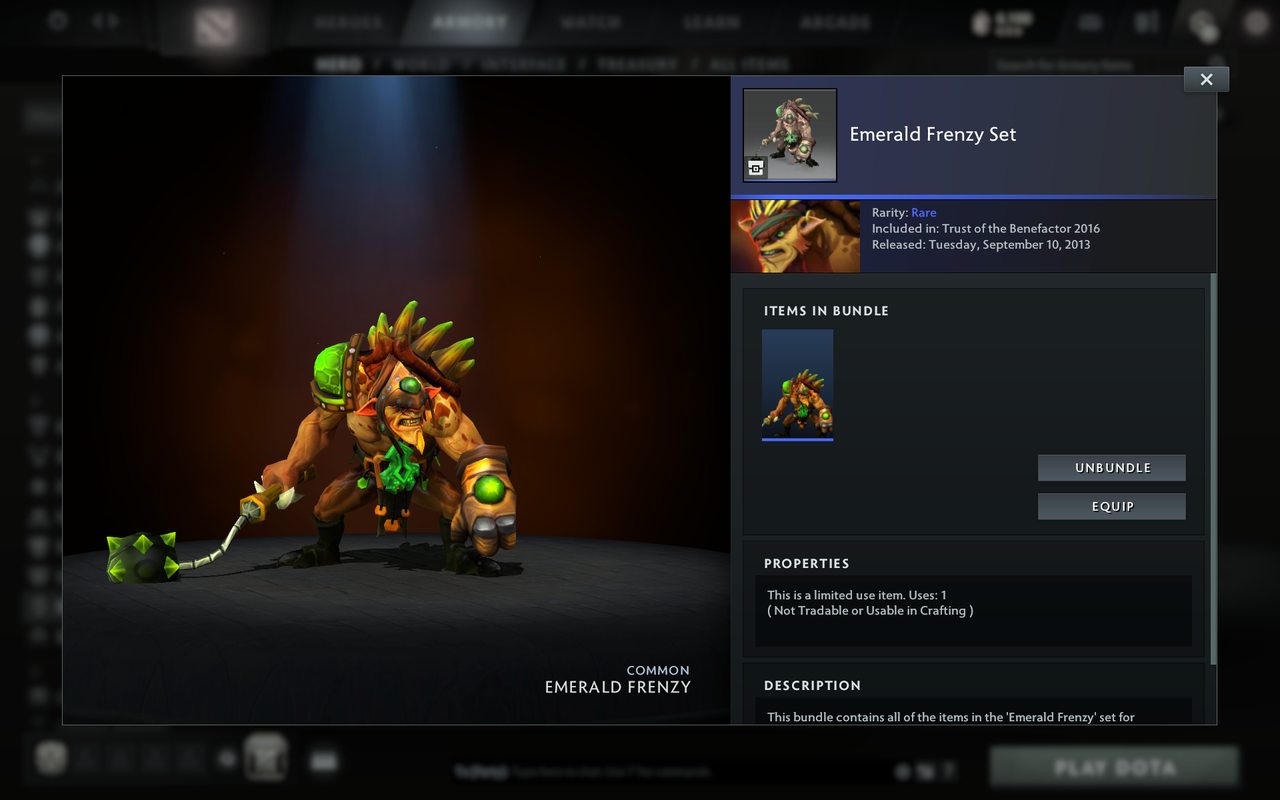Click the Rare rarity link

point(923,212)
